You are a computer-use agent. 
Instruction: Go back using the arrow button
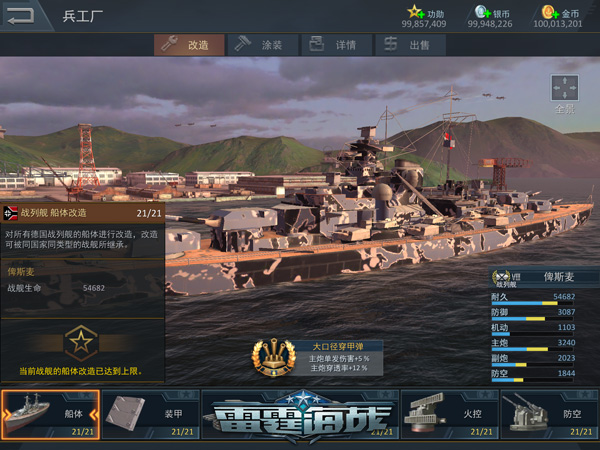point(22,15)
